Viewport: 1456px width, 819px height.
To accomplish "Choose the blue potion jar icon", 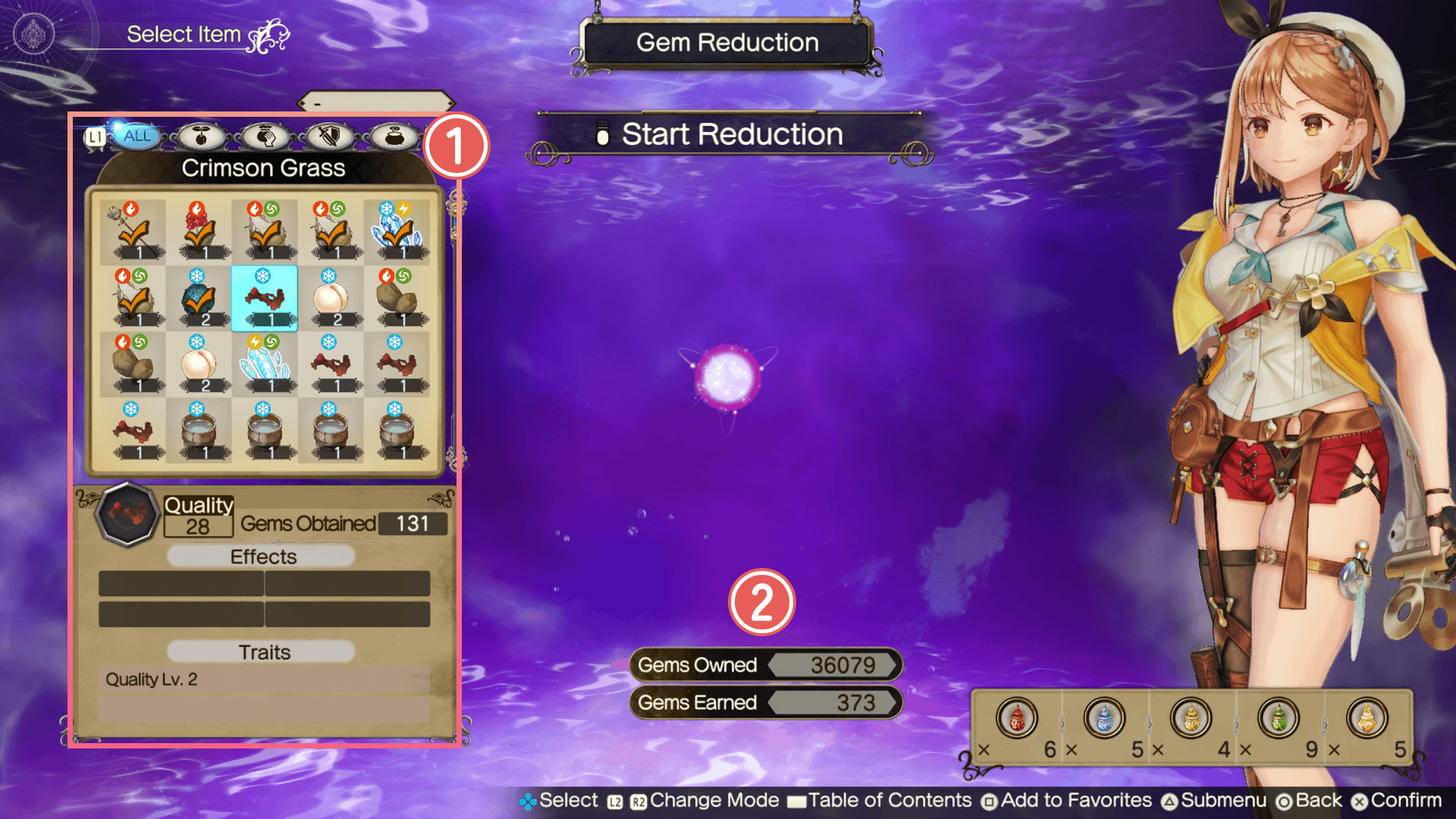I will pyautogui.click(x=1104, y=718).
